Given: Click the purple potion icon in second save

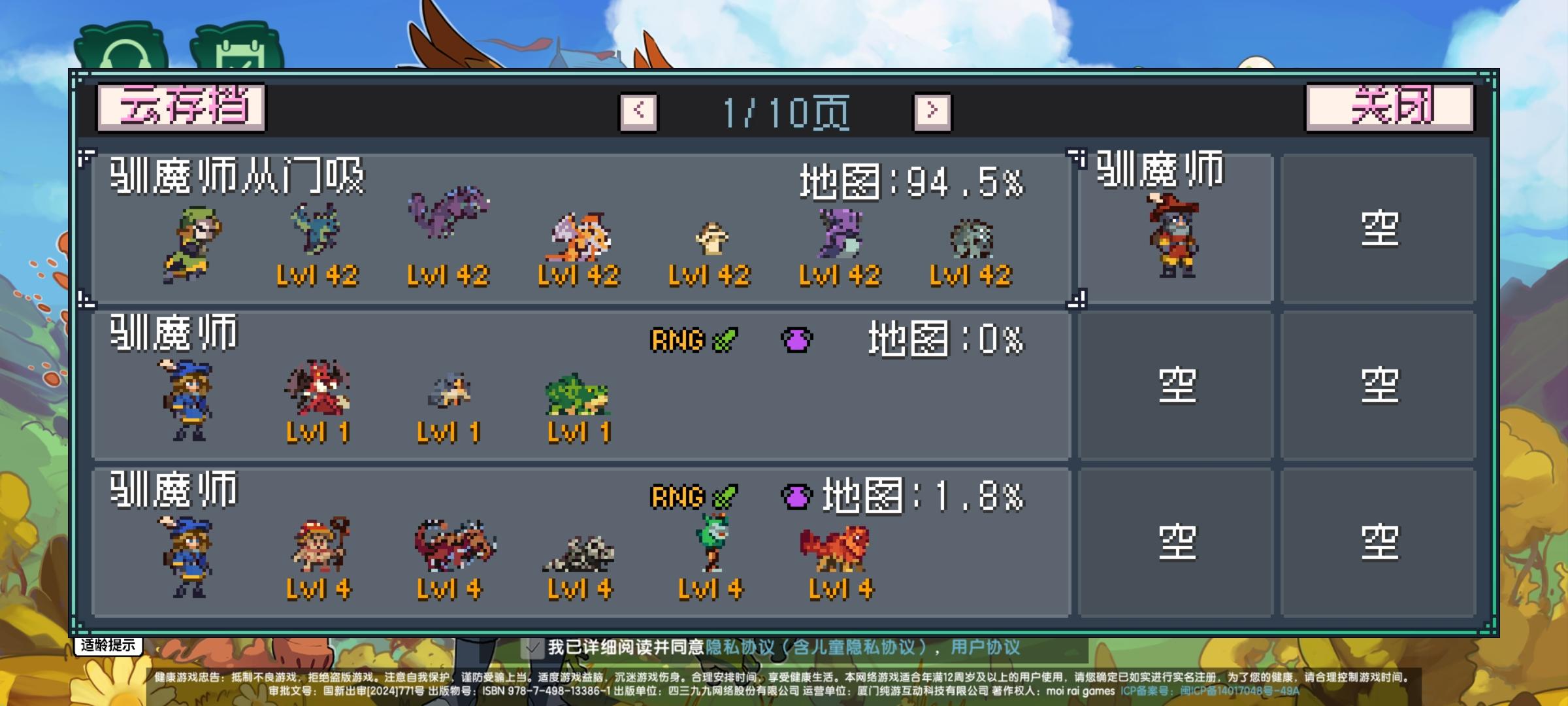Looking at the screenshot, I should [x=796, y=340].
